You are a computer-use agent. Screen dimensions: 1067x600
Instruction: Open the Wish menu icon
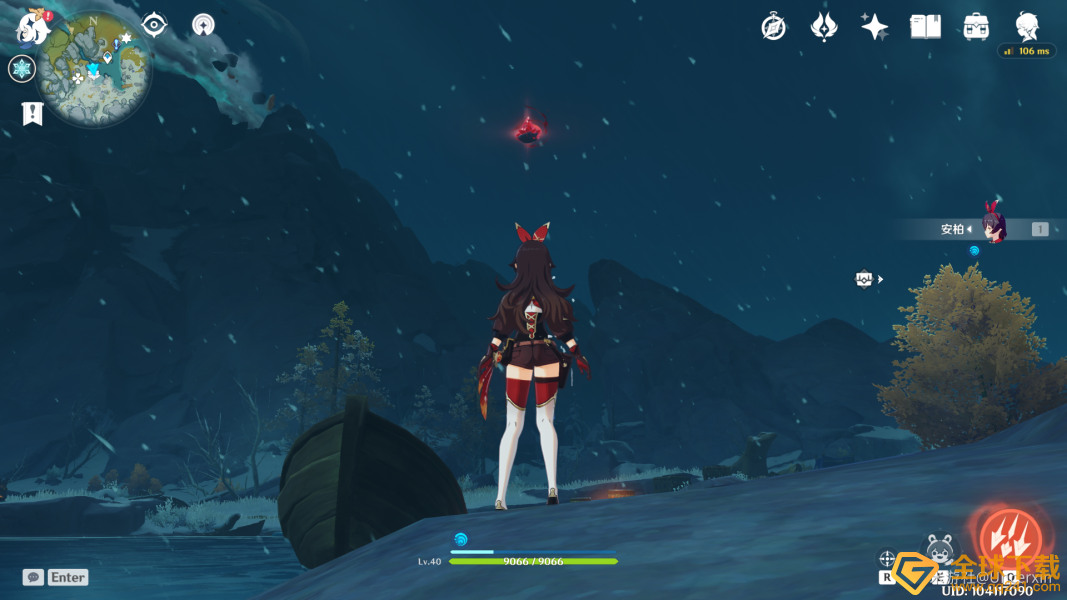point(824,27)
